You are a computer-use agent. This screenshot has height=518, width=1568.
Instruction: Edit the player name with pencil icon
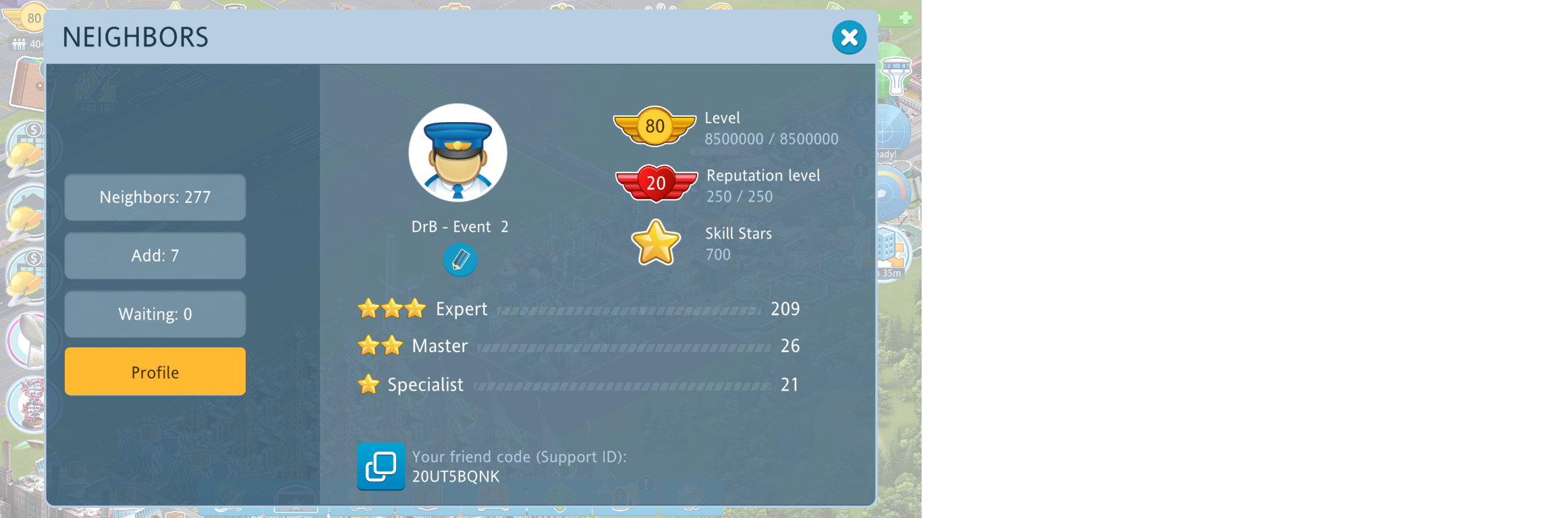460,260
